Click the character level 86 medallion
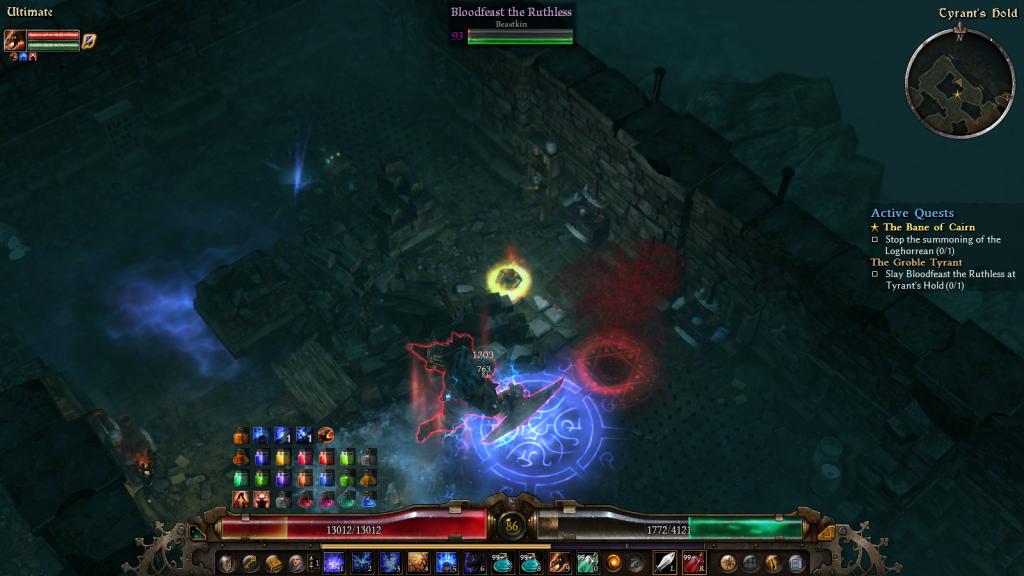Image resolution: width=1024 pixels, height=576 pixels. click(x=512, y=525)
